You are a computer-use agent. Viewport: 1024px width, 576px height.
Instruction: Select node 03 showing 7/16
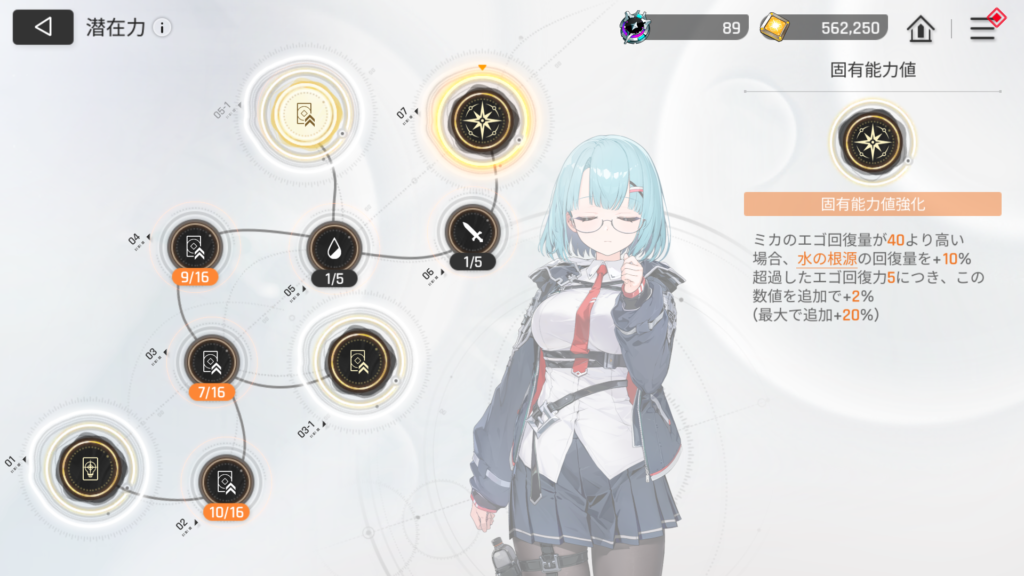[211, 361]
